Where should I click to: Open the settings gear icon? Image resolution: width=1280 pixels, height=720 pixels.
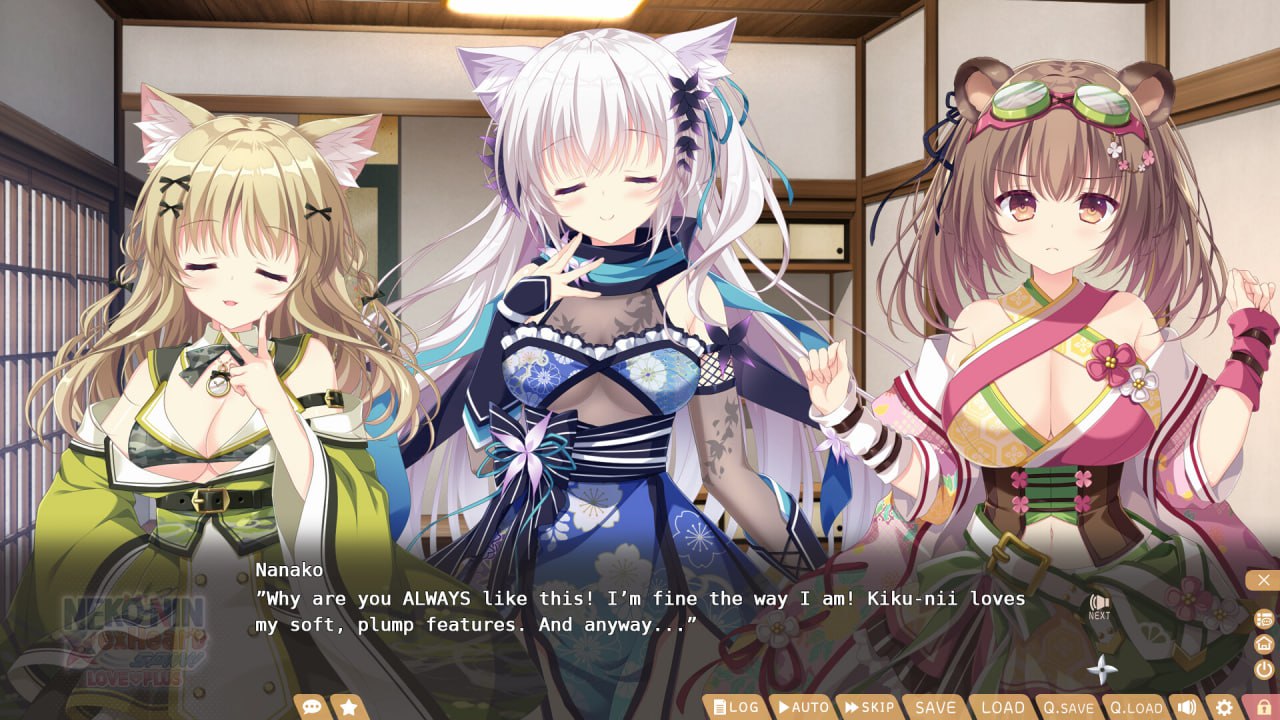(x=1223, y=707)
